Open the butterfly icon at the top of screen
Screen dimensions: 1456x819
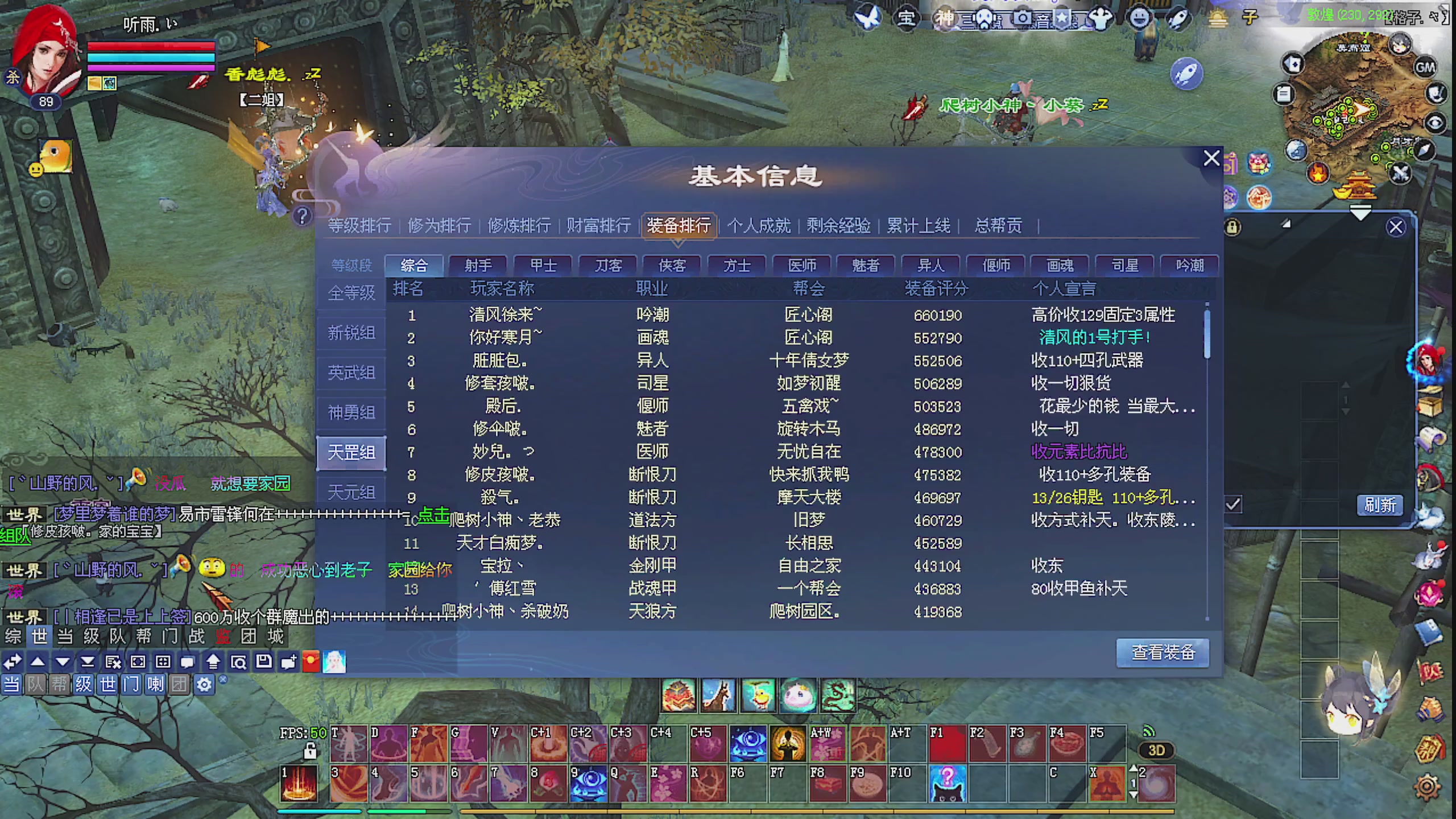tap(868, 17)
